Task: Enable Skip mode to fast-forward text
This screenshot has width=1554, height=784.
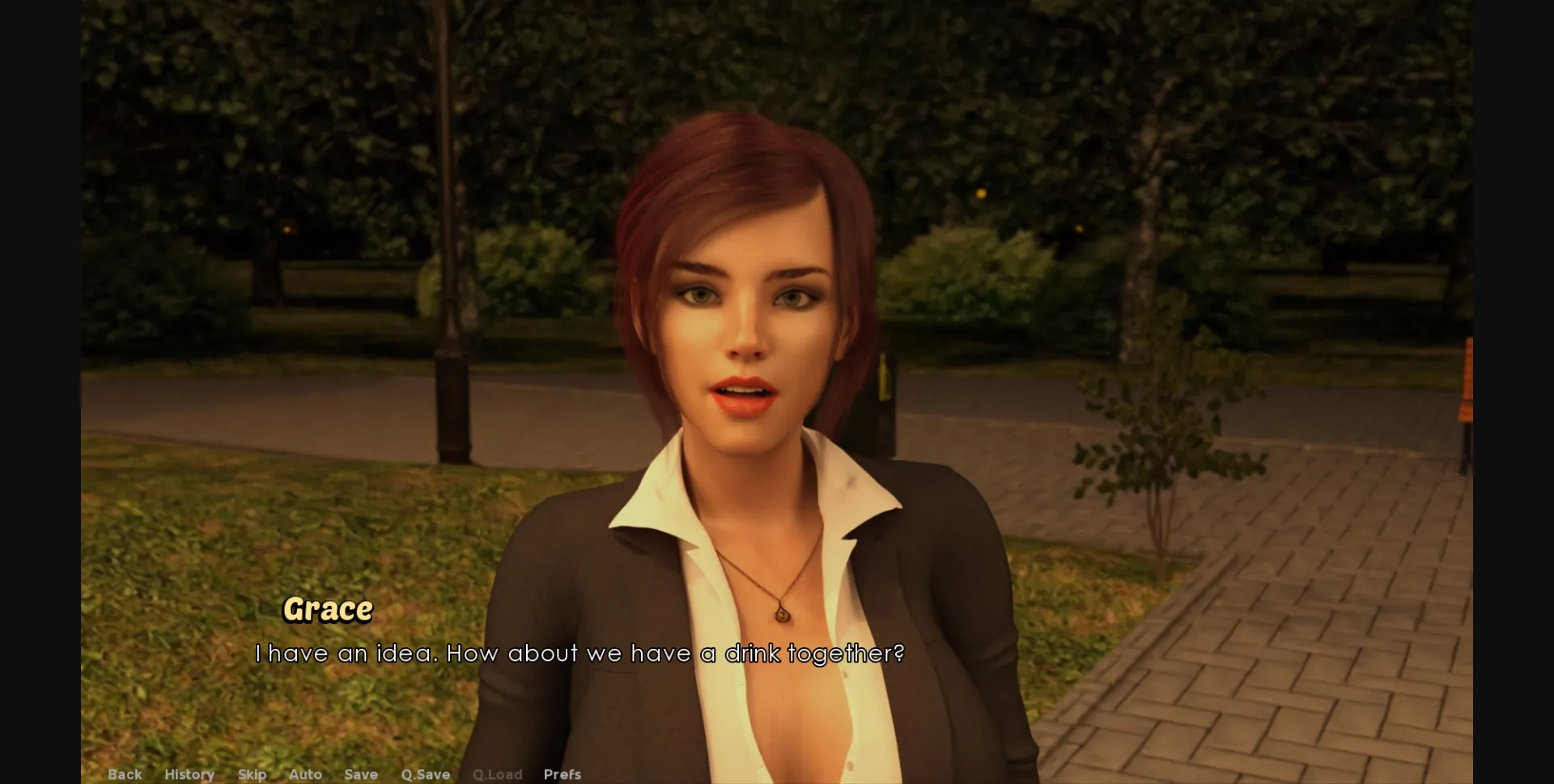Action: point(252,774)
